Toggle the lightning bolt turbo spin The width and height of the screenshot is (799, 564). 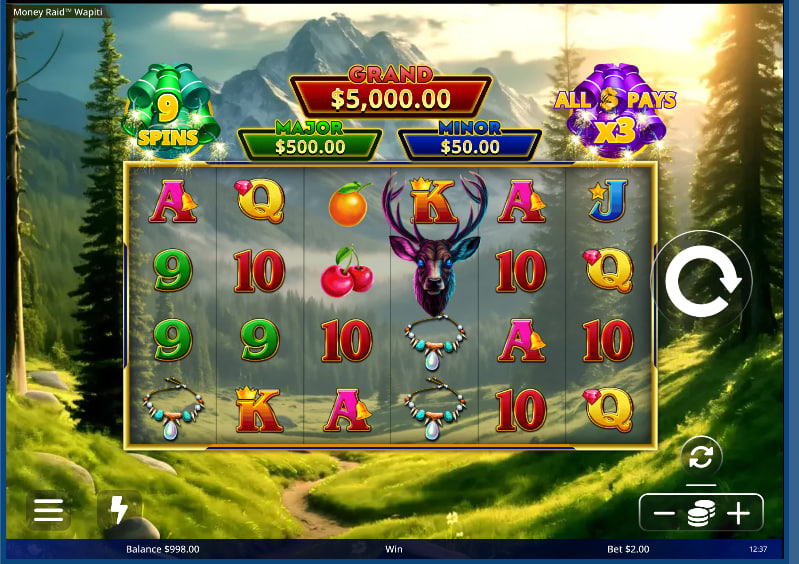pos(119,511)
